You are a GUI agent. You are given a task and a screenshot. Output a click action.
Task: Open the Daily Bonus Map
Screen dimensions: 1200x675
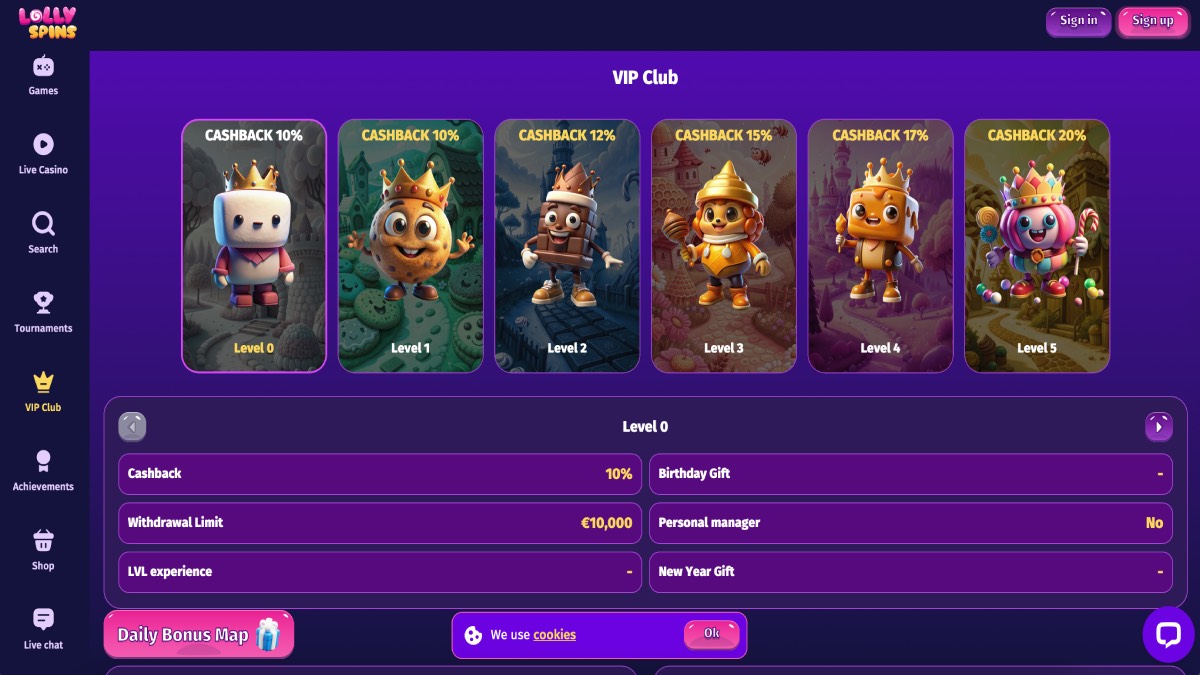pyautogui.click(x=198, y=635)
